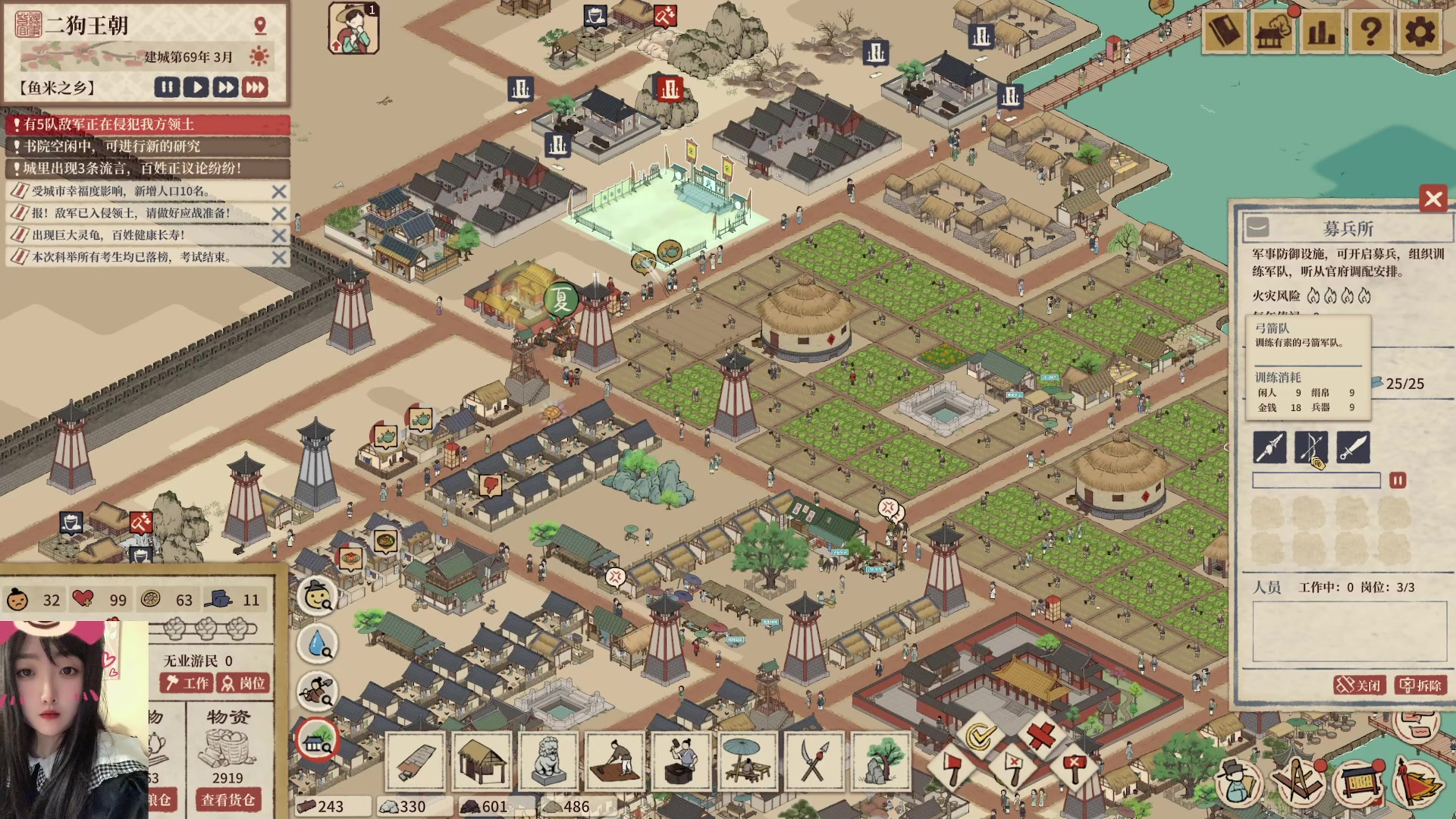
Task: Dismiss the population increase notification
Action: click(x=279, y=192)
